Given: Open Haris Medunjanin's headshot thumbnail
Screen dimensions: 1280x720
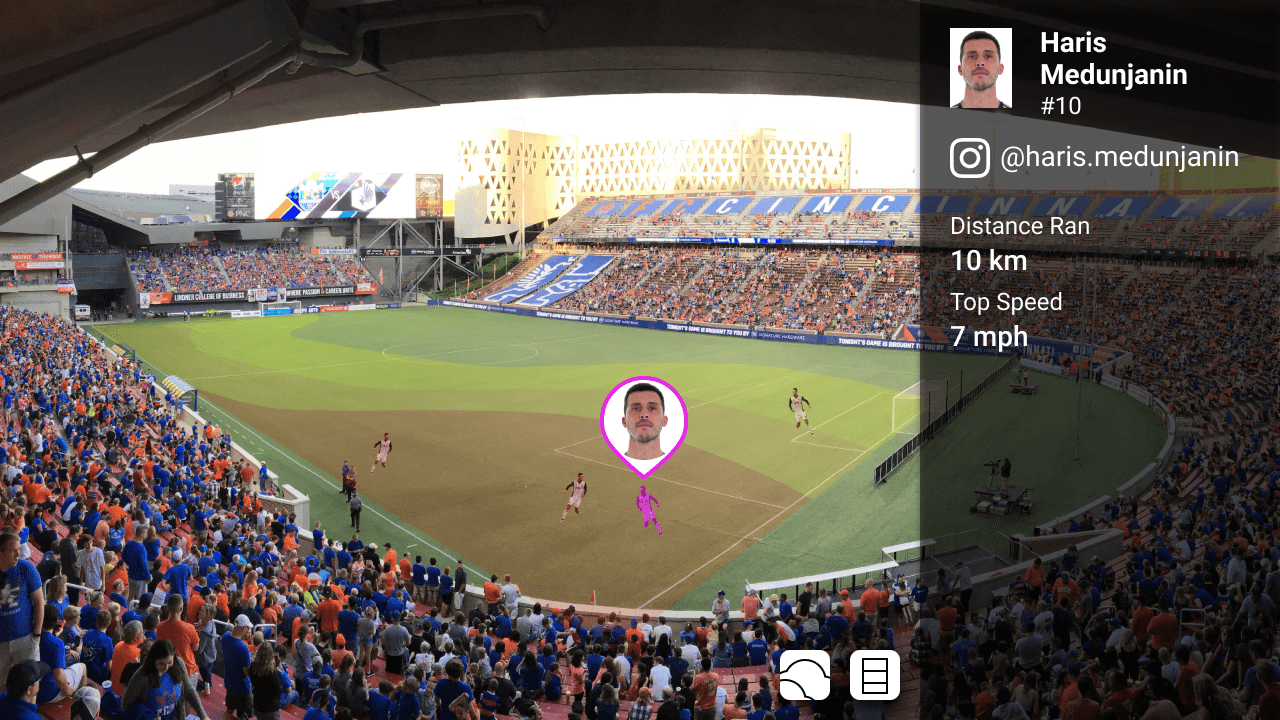Looking at the screenshot, I should pos(980,67).
